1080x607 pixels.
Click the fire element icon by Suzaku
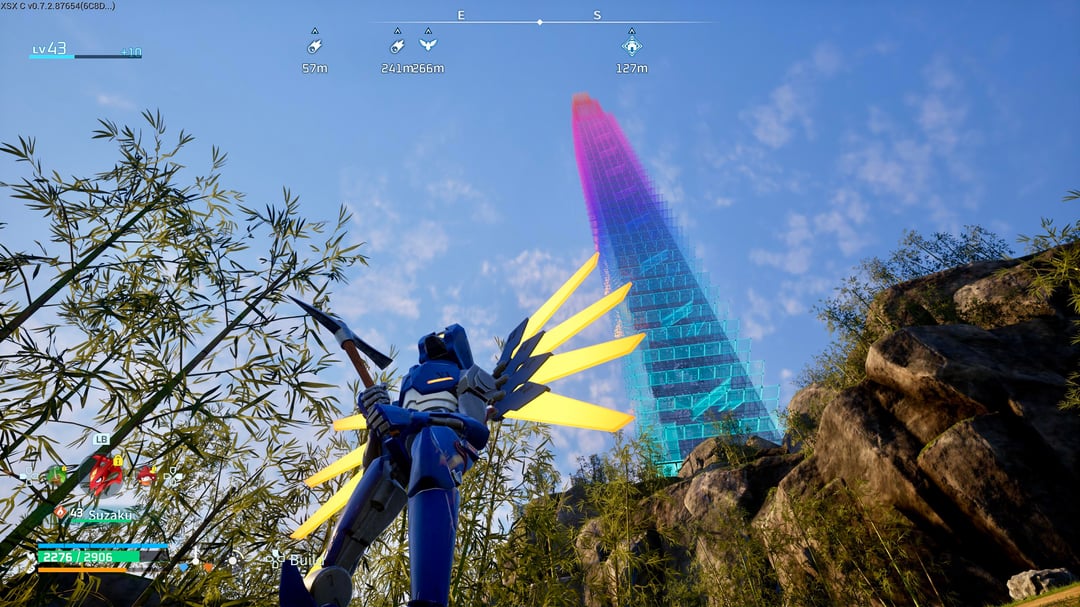tap(60, 512)
